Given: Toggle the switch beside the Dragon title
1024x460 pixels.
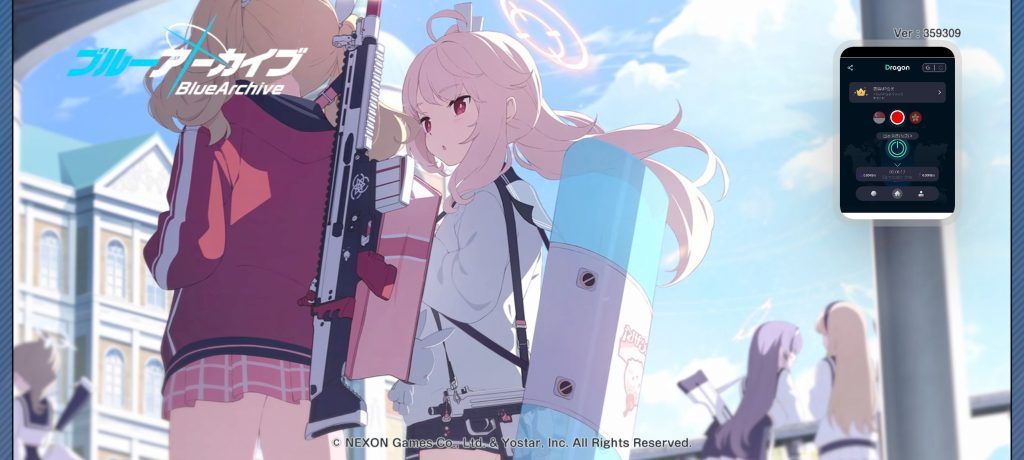Looking at the screenshot, I should point(933,68).
